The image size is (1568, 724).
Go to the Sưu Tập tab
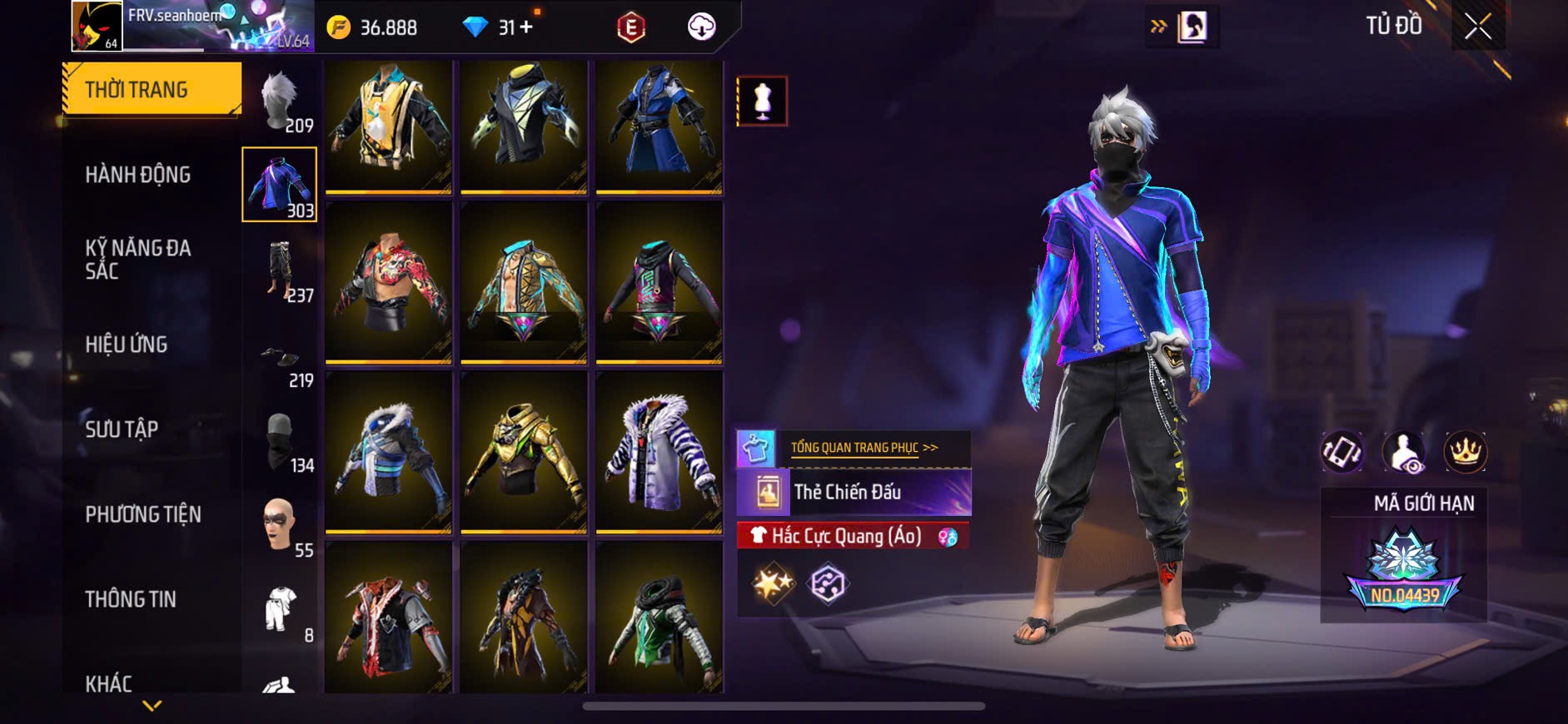coord(122,429)
